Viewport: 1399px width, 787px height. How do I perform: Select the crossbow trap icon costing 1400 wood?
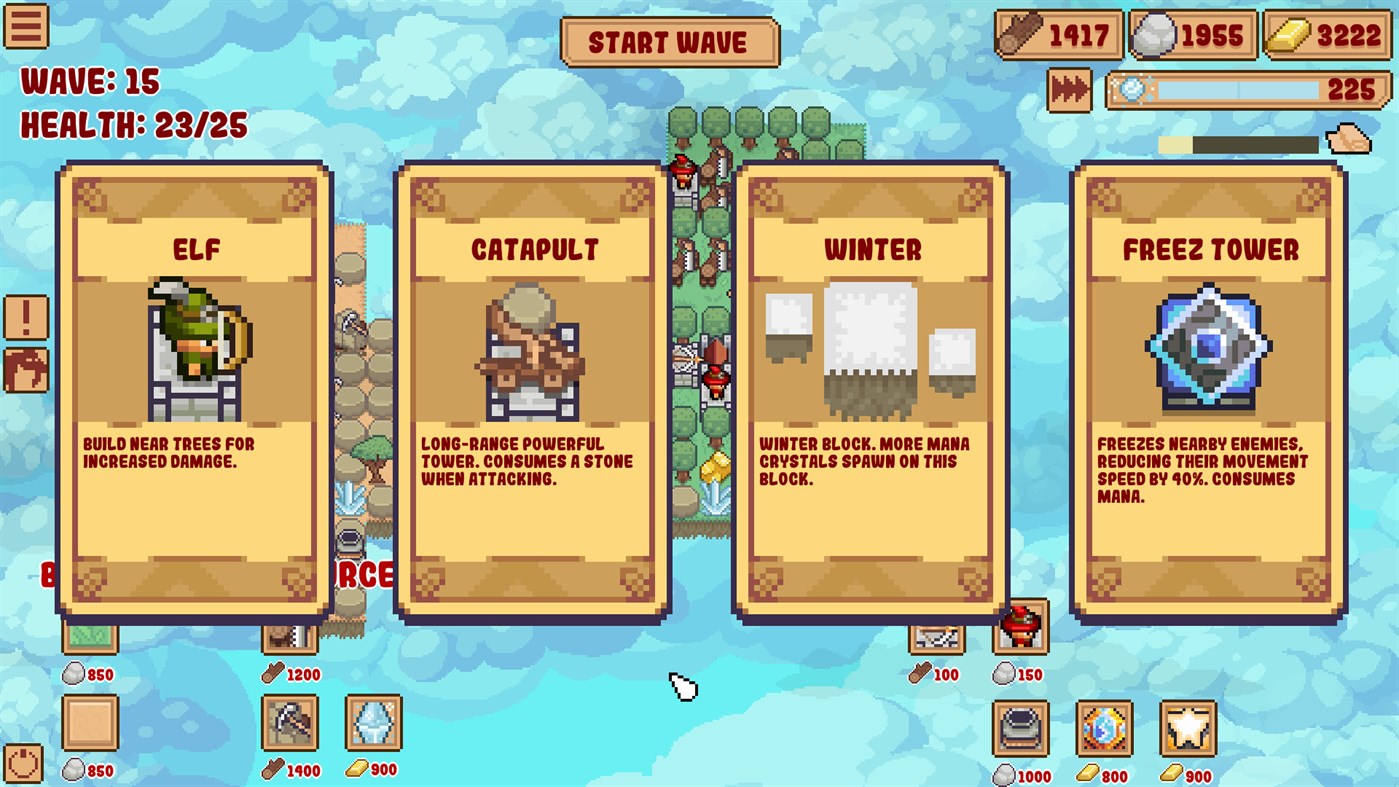(x=290, y=723)
